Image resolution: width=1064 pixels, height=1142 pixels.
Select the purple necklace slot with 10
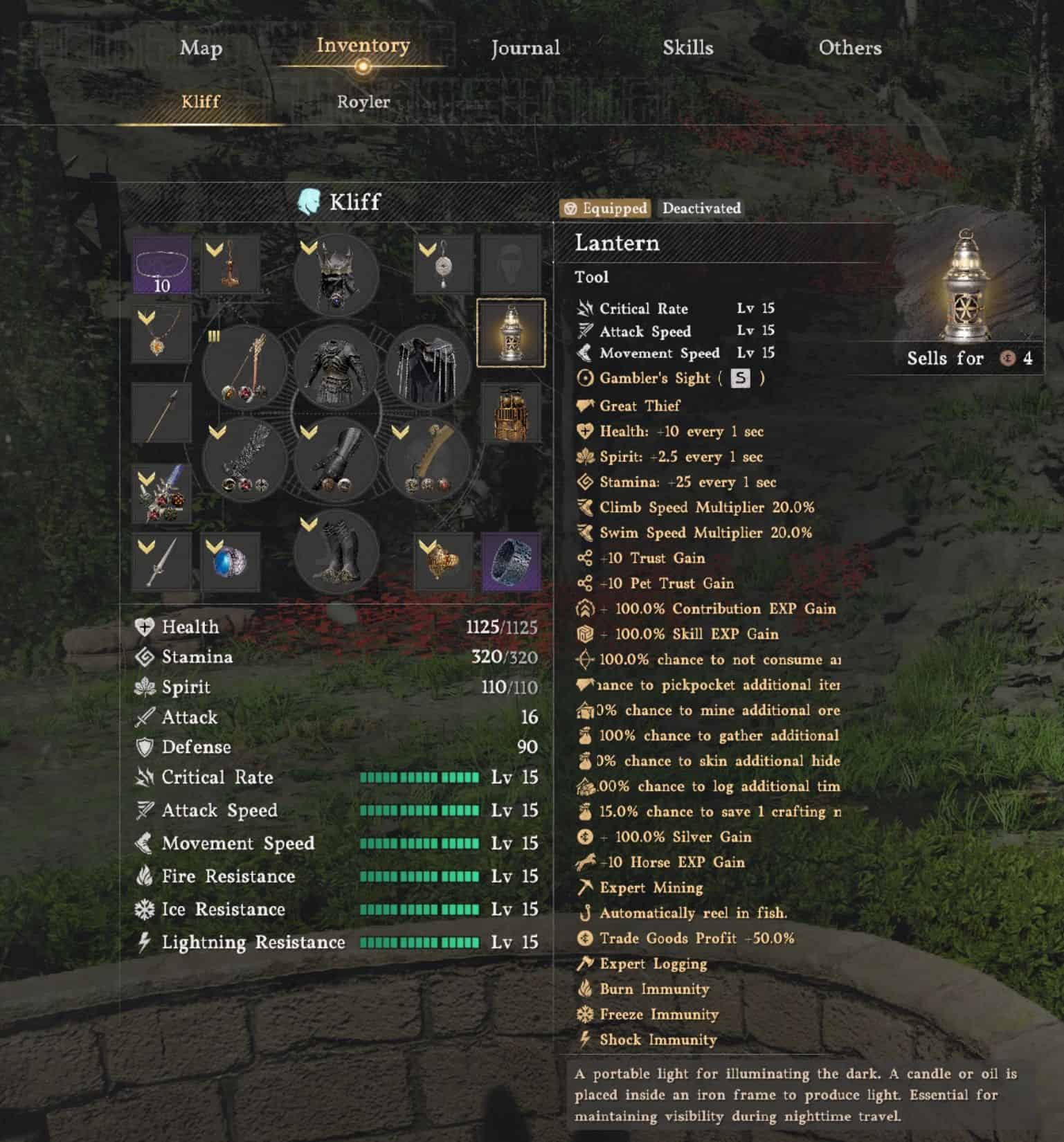(161, 265)
